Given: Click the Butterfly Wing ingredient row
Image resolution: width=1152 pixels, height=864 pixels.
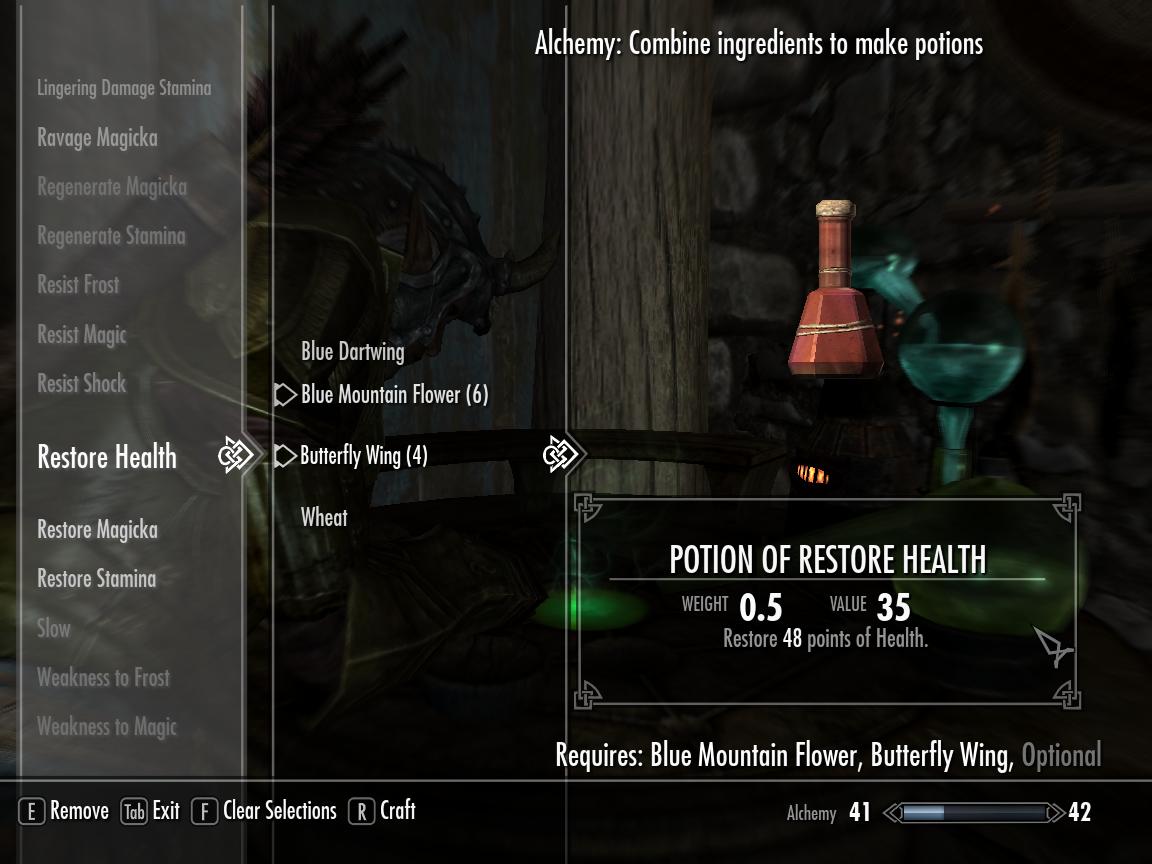Looking at the screenshot, I should coord(364,456).
